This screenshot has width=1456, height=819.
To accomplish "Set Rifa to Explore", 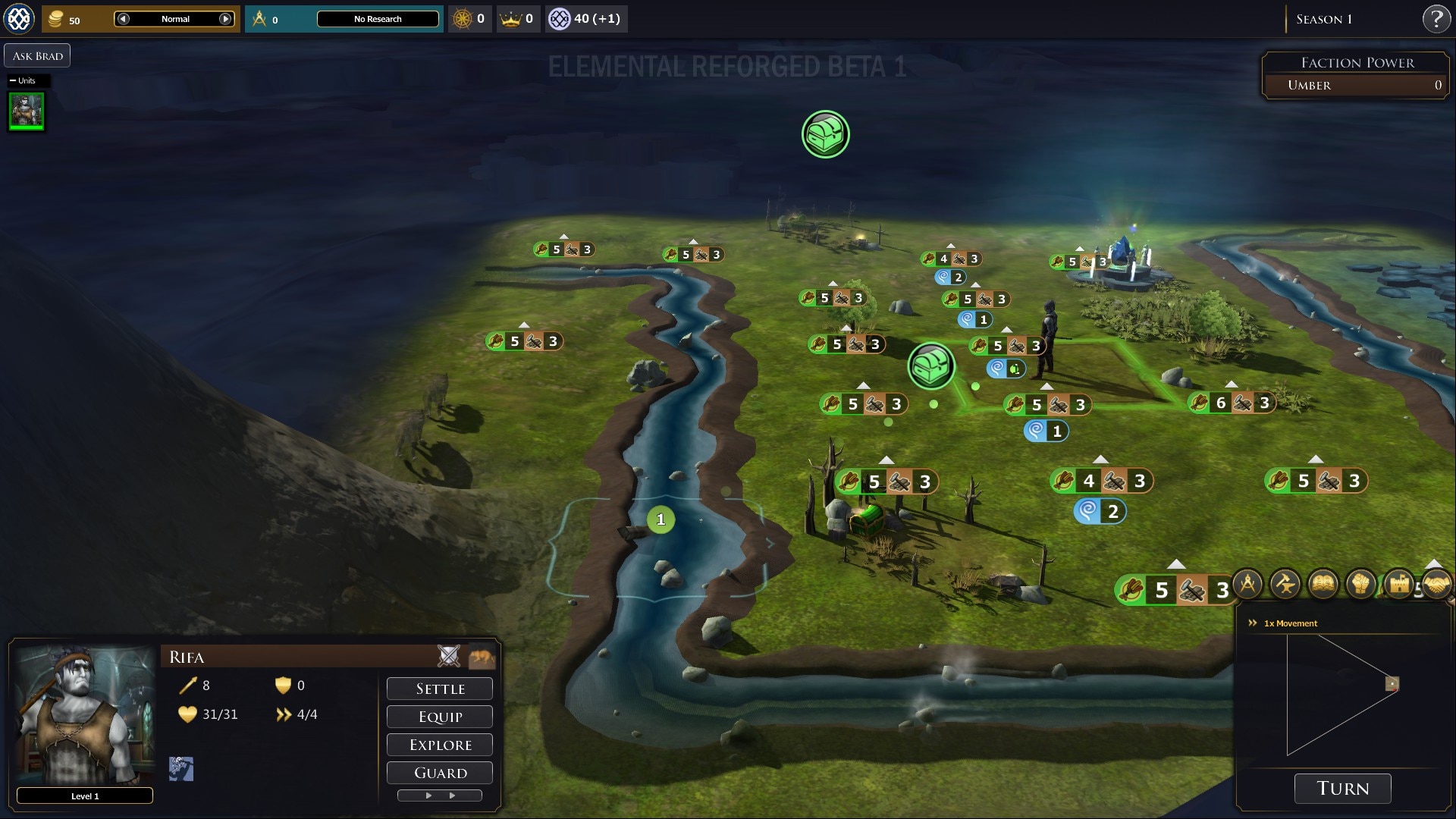I will point(440,745).
